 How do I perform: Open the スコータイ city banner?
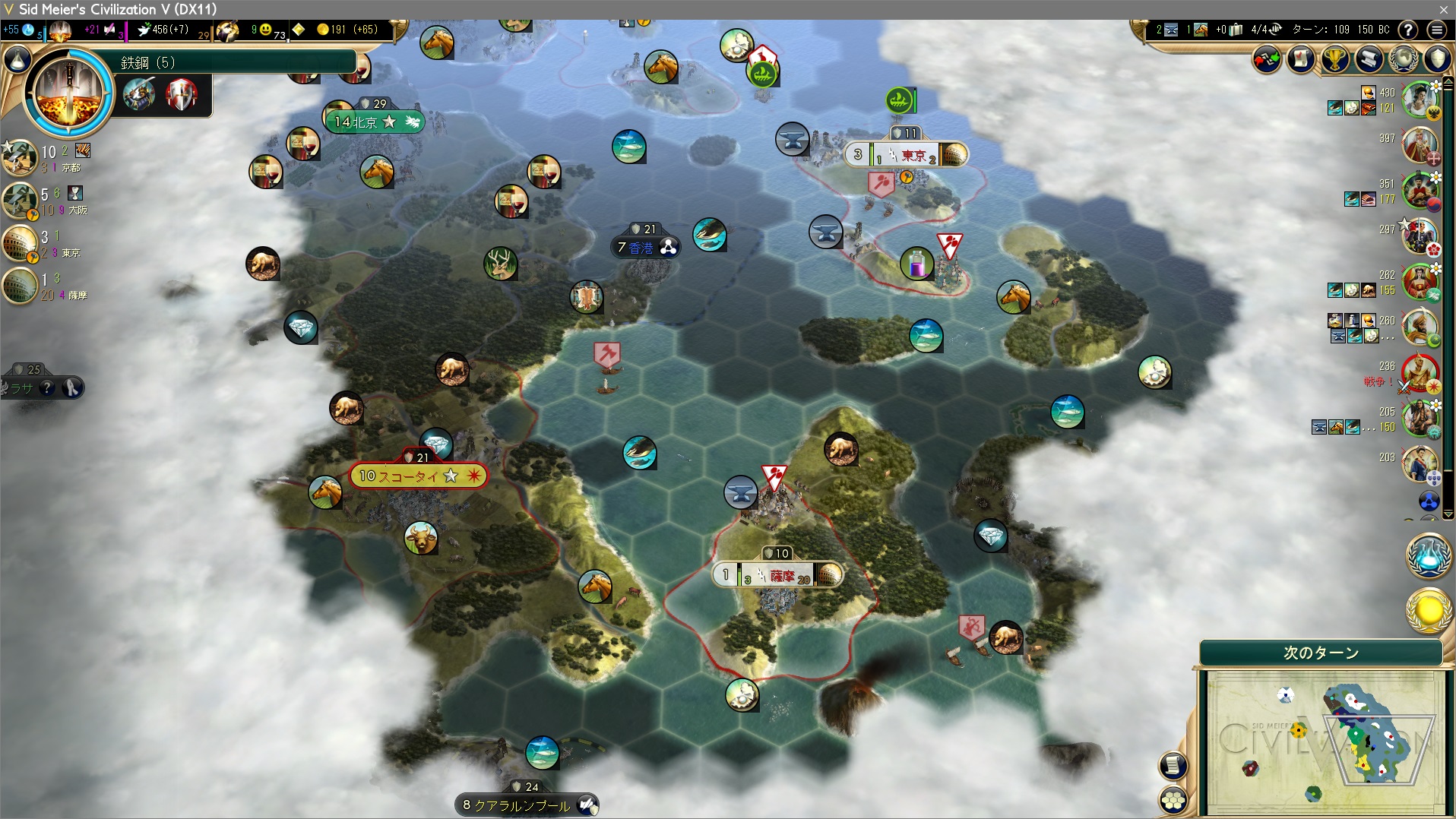click(x=416, y=476)
